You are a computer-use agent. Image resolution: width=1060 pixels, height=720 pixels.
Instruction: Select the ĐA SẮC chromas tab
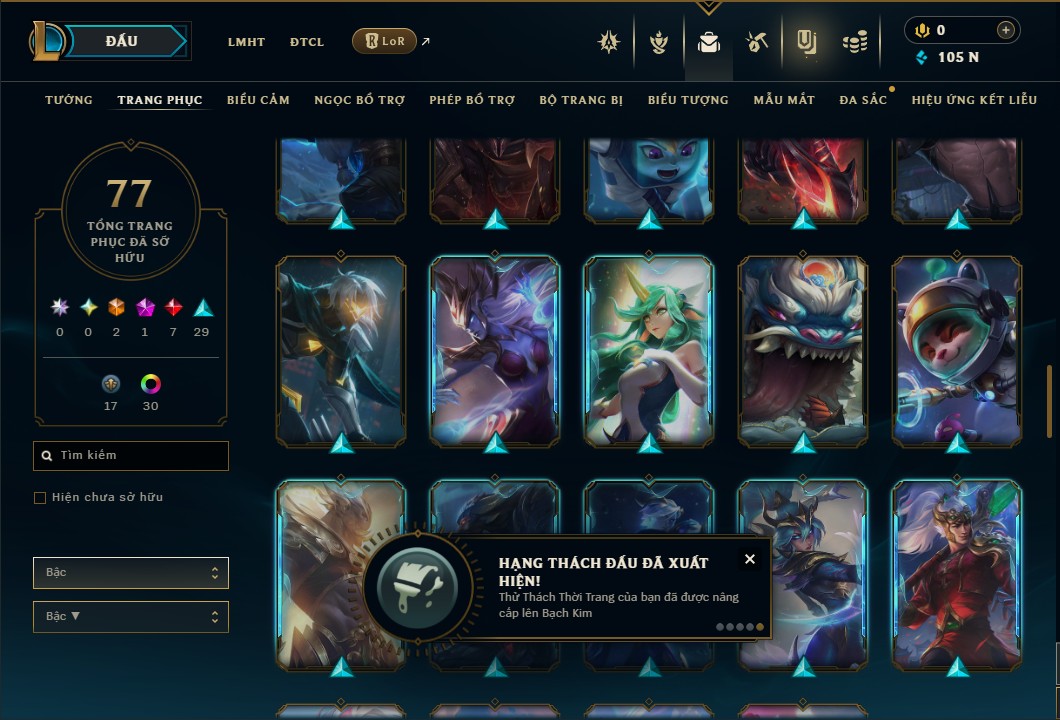863,100
